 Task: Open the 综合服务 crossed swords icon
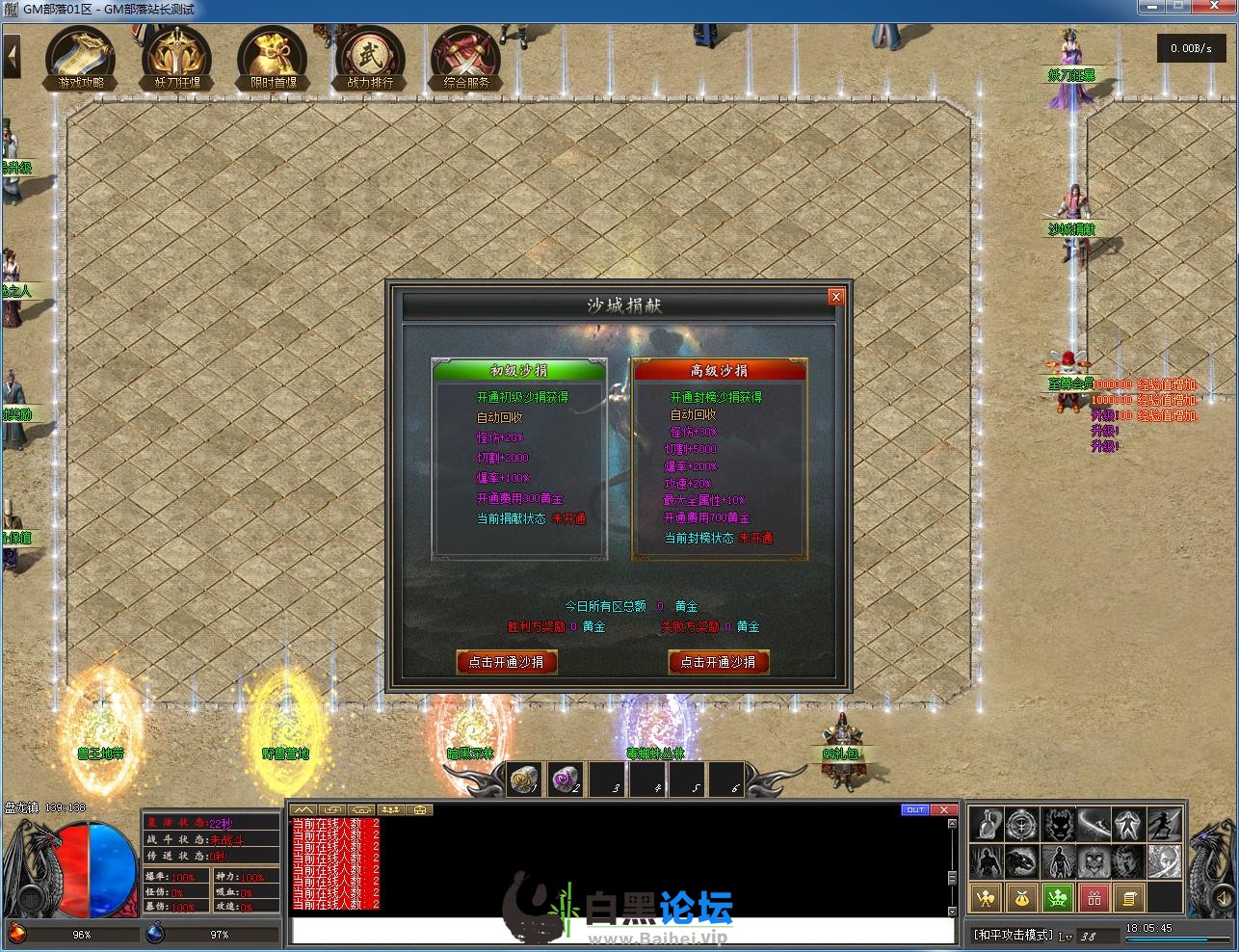point(466,57)
